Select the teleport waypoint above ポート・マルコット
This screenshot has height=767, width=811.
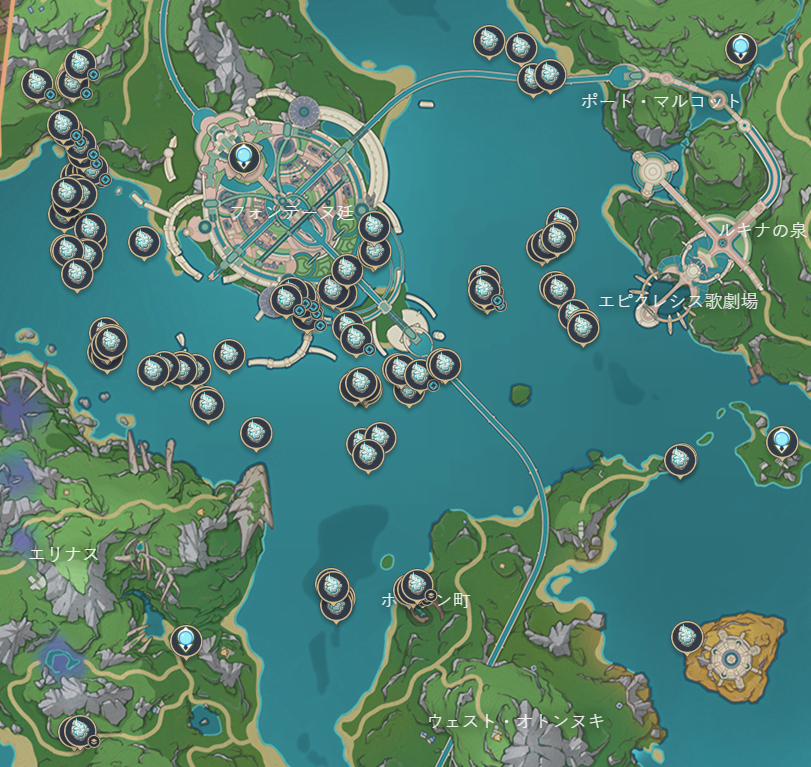[x=740, y=47]
